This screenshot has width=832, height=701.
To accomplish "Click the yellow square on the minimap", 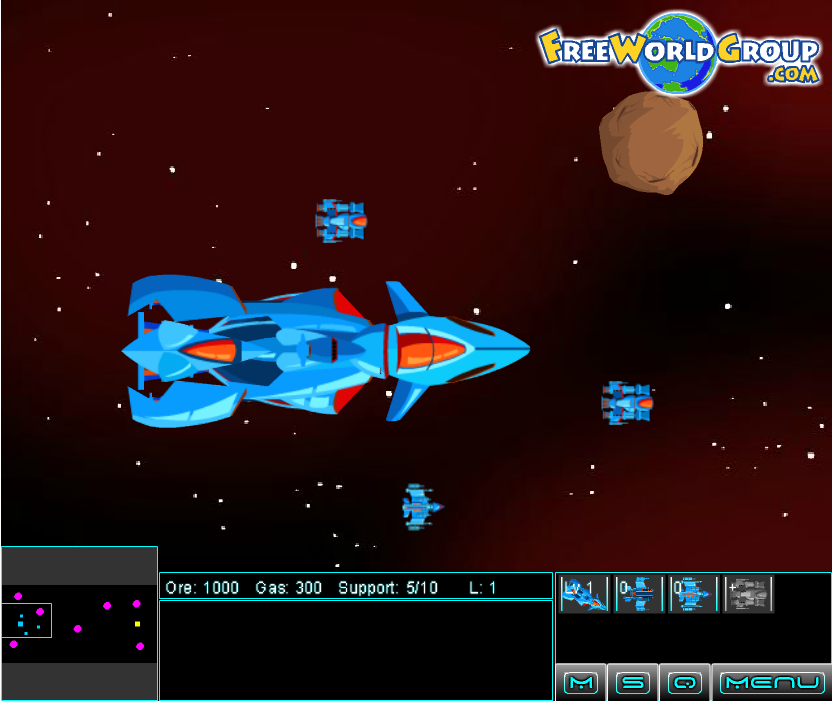I will (137, 624).
